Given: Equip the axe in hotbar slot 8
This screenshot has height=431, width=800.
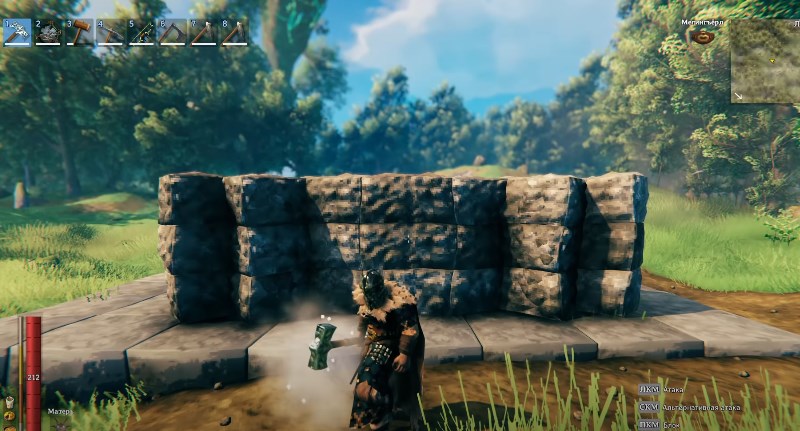Looking at the screenshot, I should pos(234,32).
